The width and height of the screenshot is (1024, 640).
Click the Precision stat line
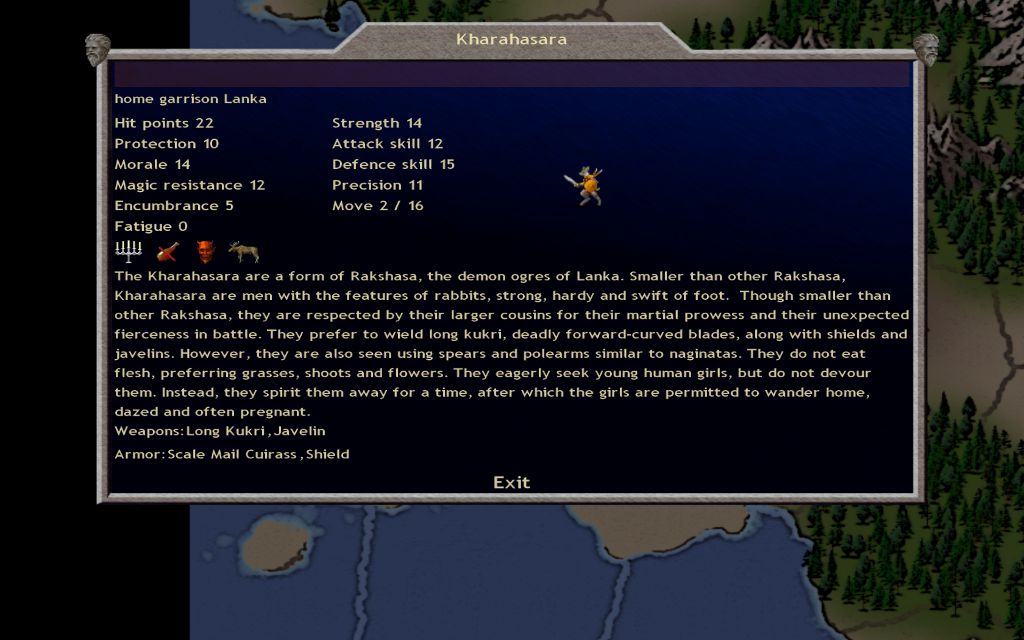coord(377,185)
